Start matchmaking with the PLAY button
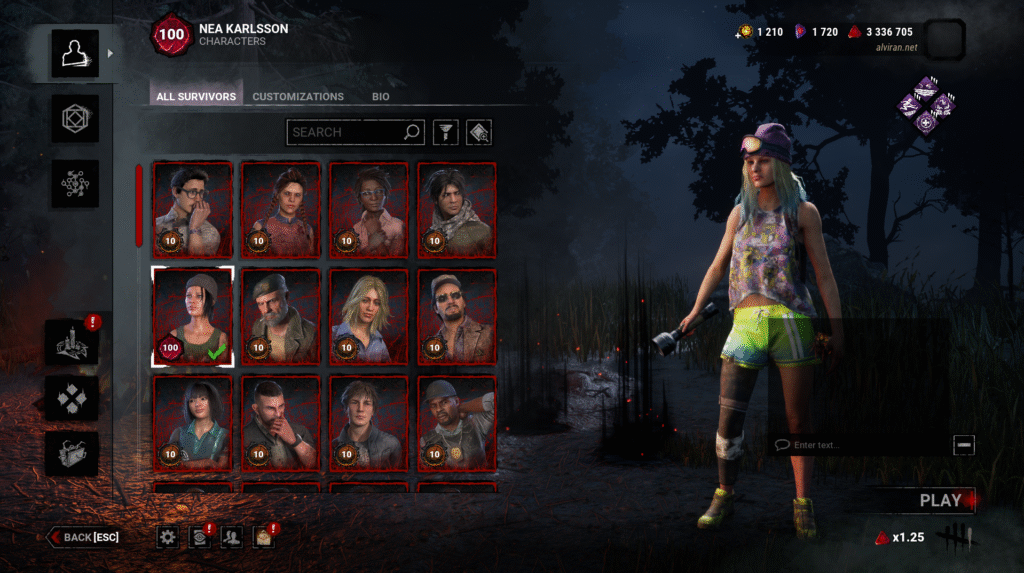This screenshot has height=573, width=1024. tap(938, 500)
